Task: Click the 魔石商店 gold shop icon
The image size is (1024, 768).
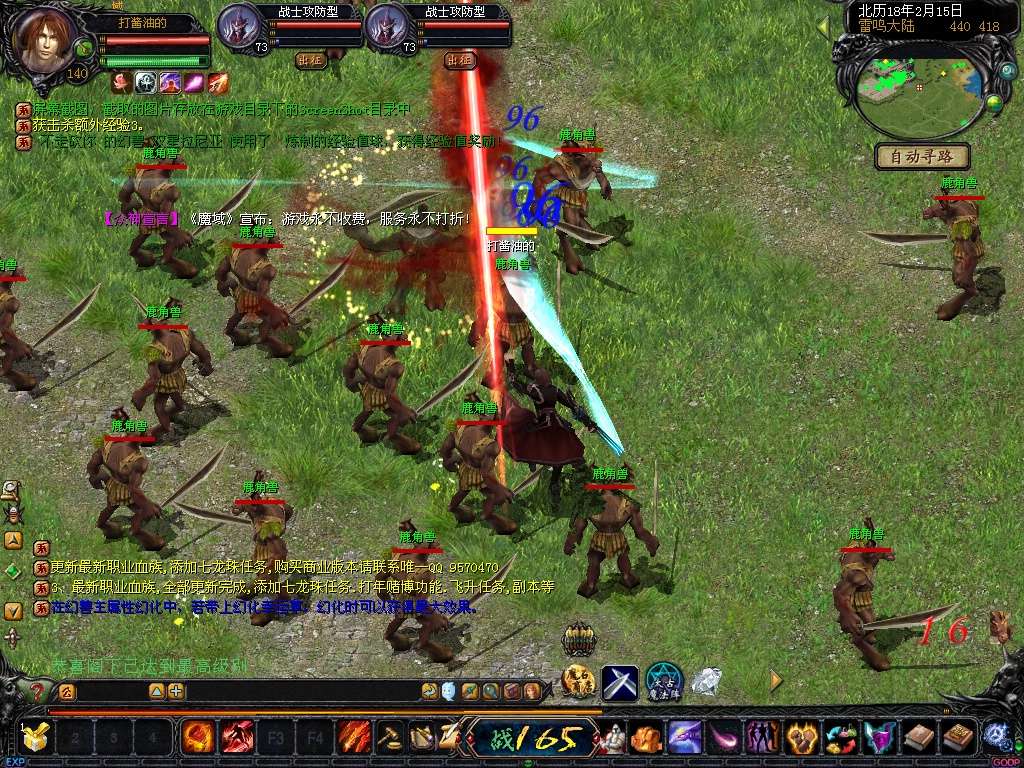Action: coord(578,682)
